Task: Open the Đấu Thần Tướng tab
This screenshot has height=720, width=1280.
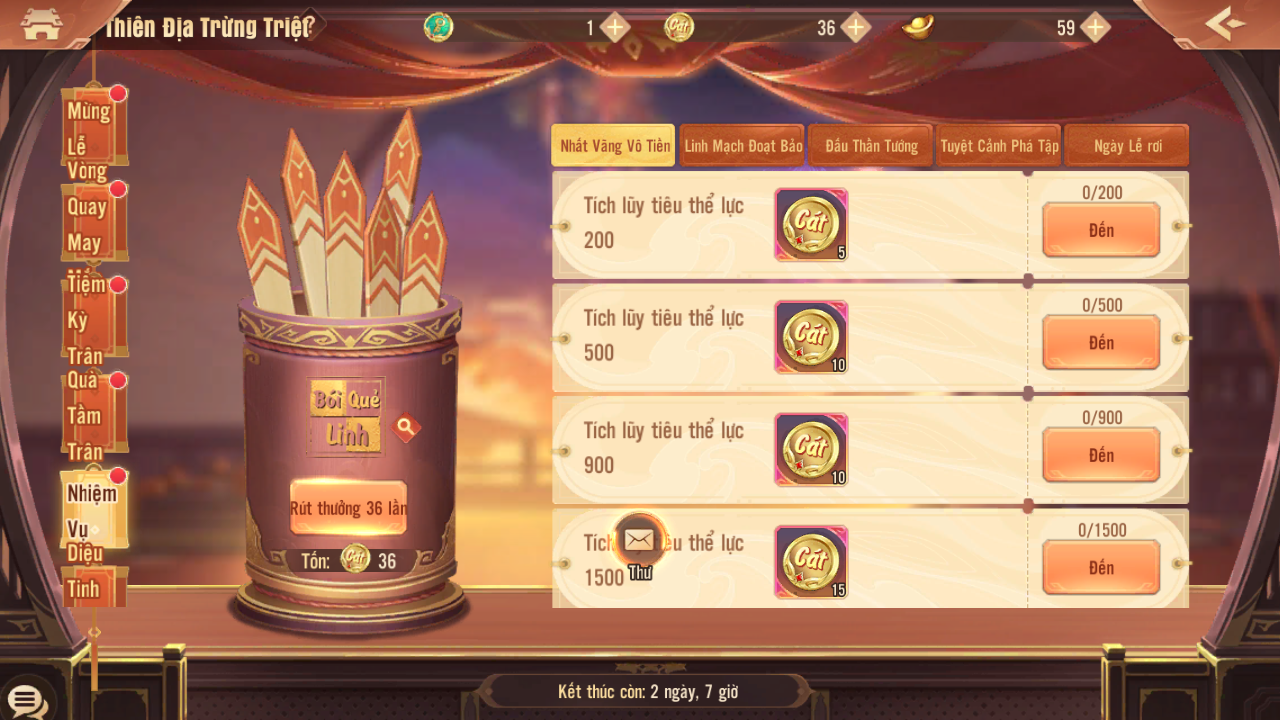Action: pyautogui.click(x=871, y=146)
